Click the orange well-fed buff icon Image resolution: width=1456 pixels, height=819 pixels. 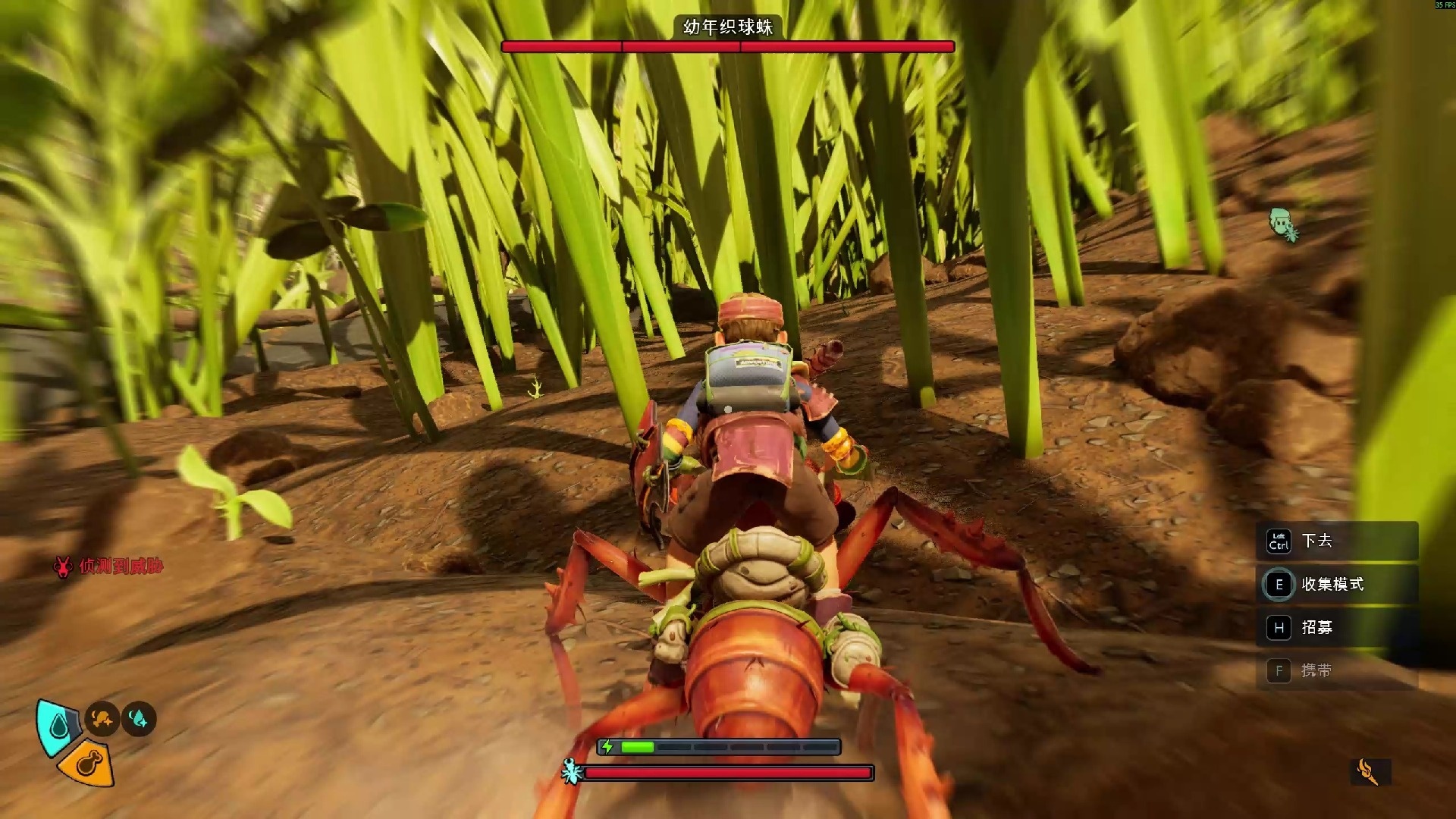[102, 718]
